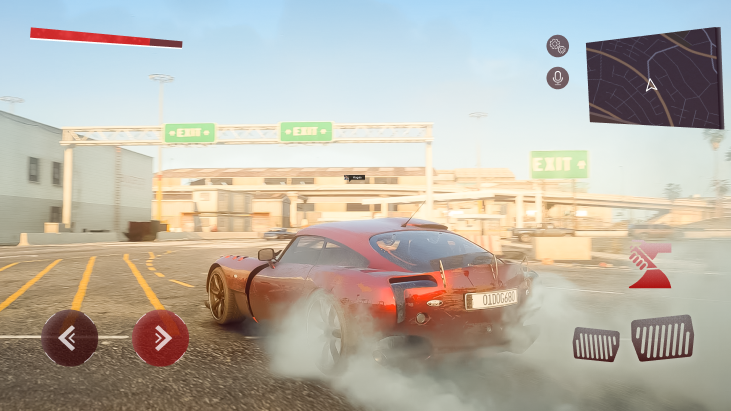Tap the small brake pedal
The image size is (731, 411).
point(595,344)
